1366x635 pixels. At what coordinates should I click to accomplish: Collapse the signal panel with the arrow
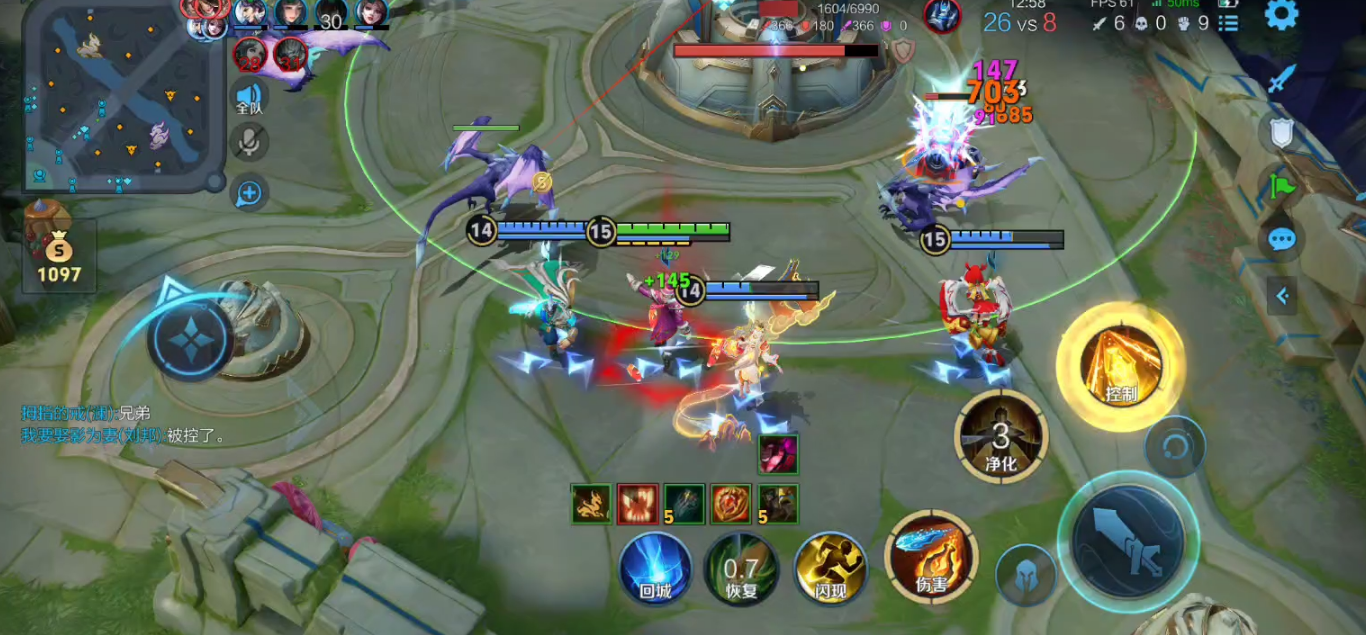tap(1282, 295)
